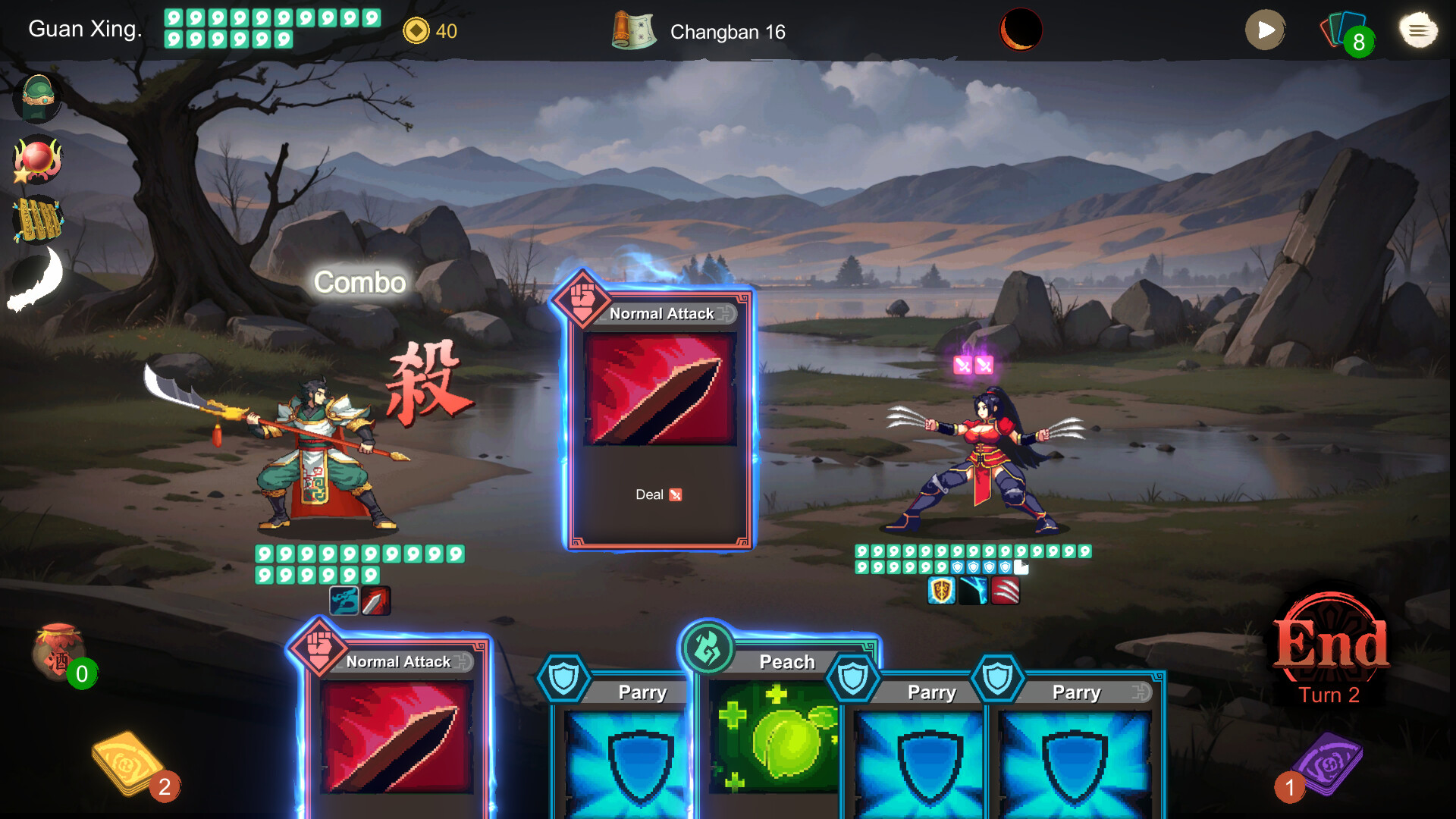Expand the draw pile showing 8 cards
Screen dimensions: 1456x819
(x=1348, y=33)
